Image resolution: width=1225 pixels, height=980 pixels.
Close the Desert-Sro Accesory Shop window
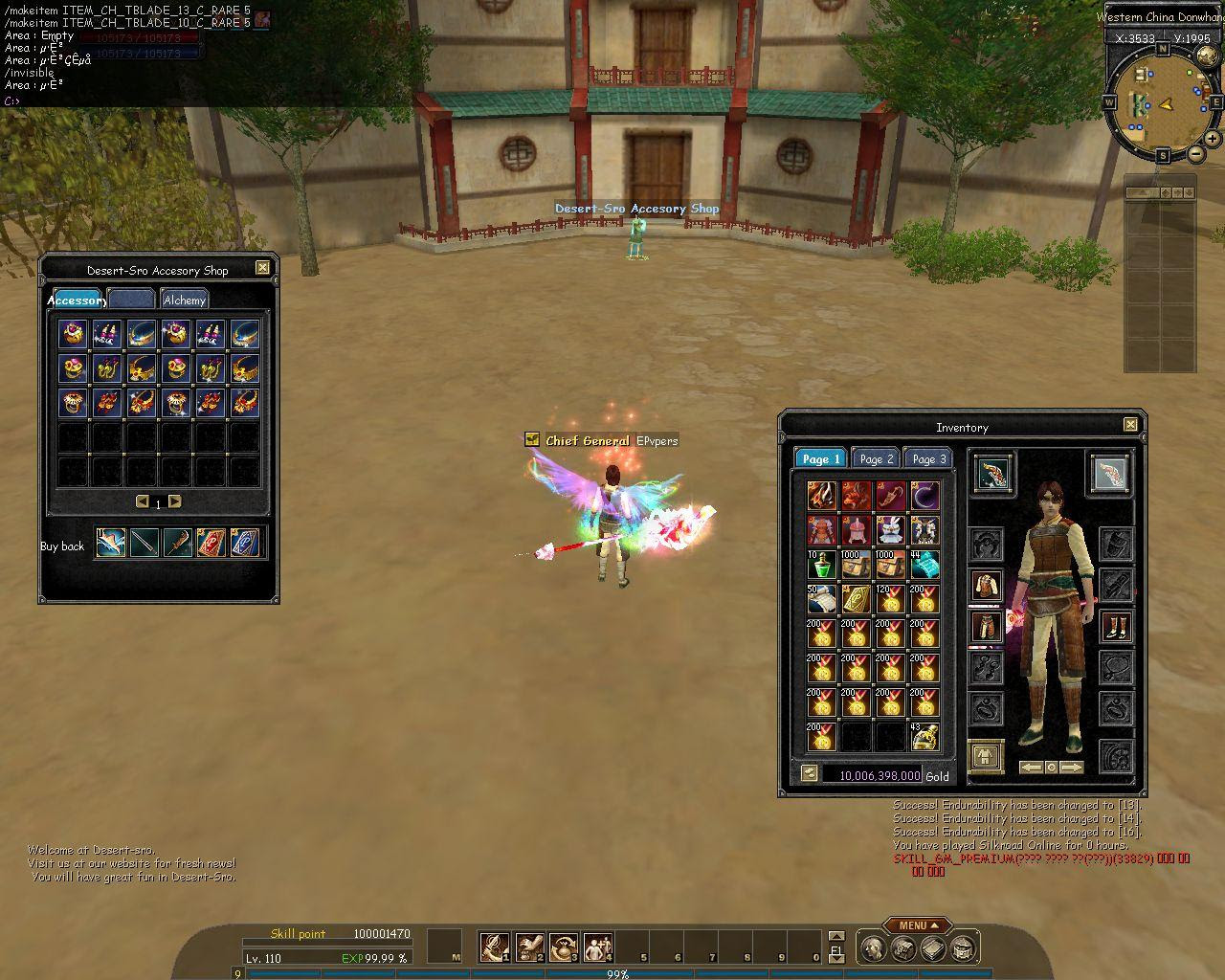[262, 269]
